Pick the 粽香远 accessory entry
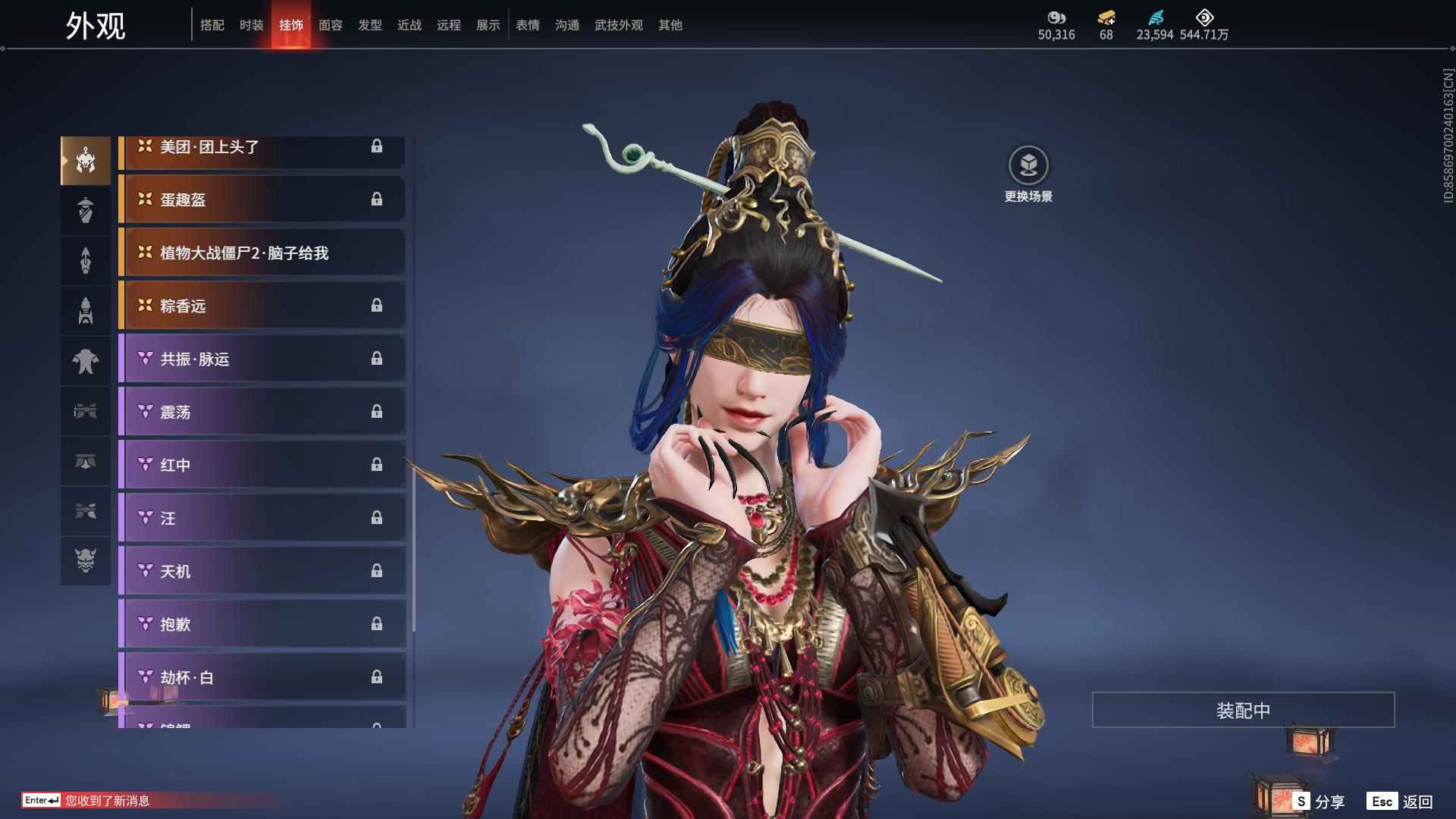This screenshot has width=1456, height=819. (x=262, y=306)
